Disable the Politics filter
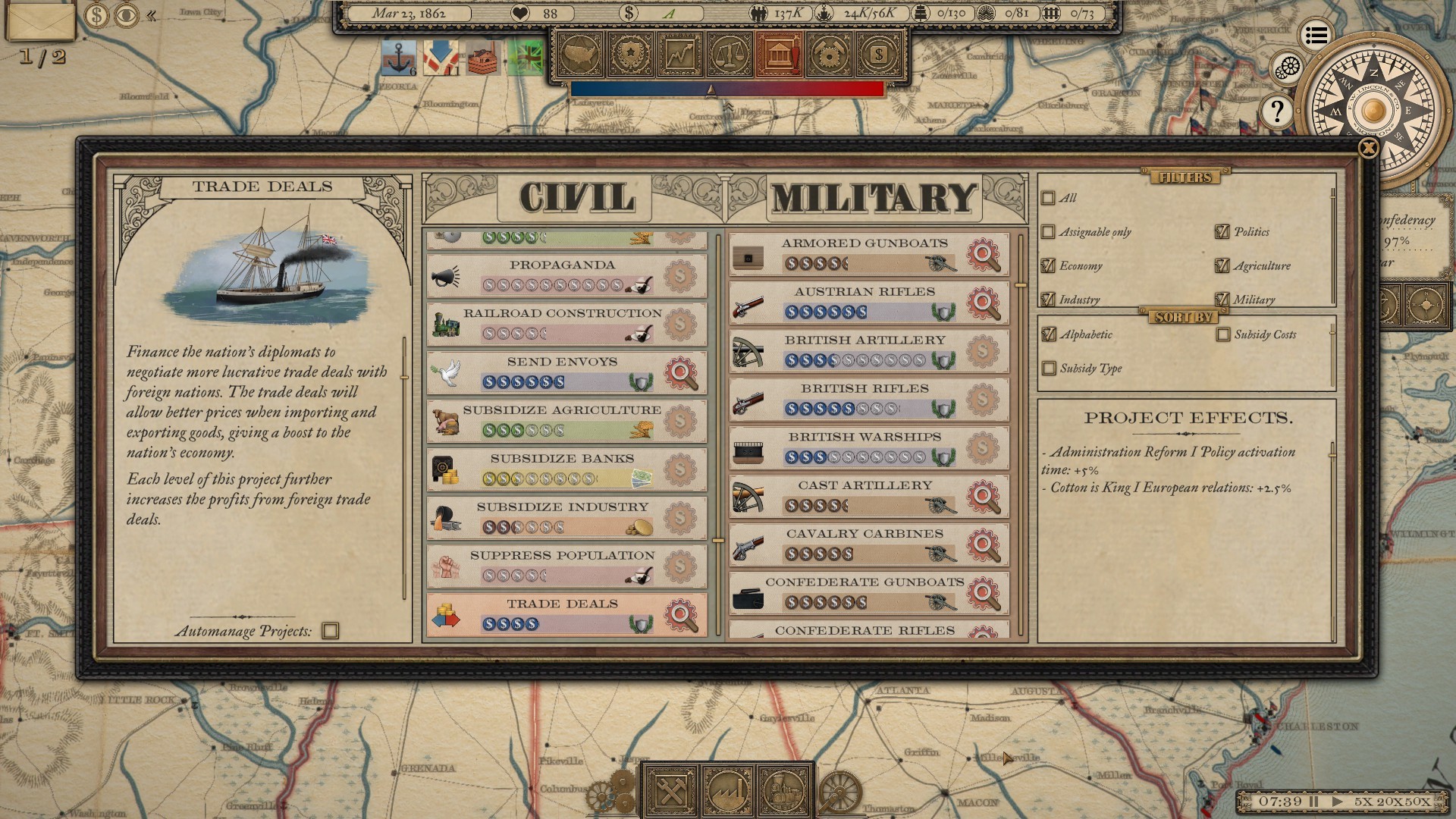Screen dimensions: 1456x819 [1221, 232]
